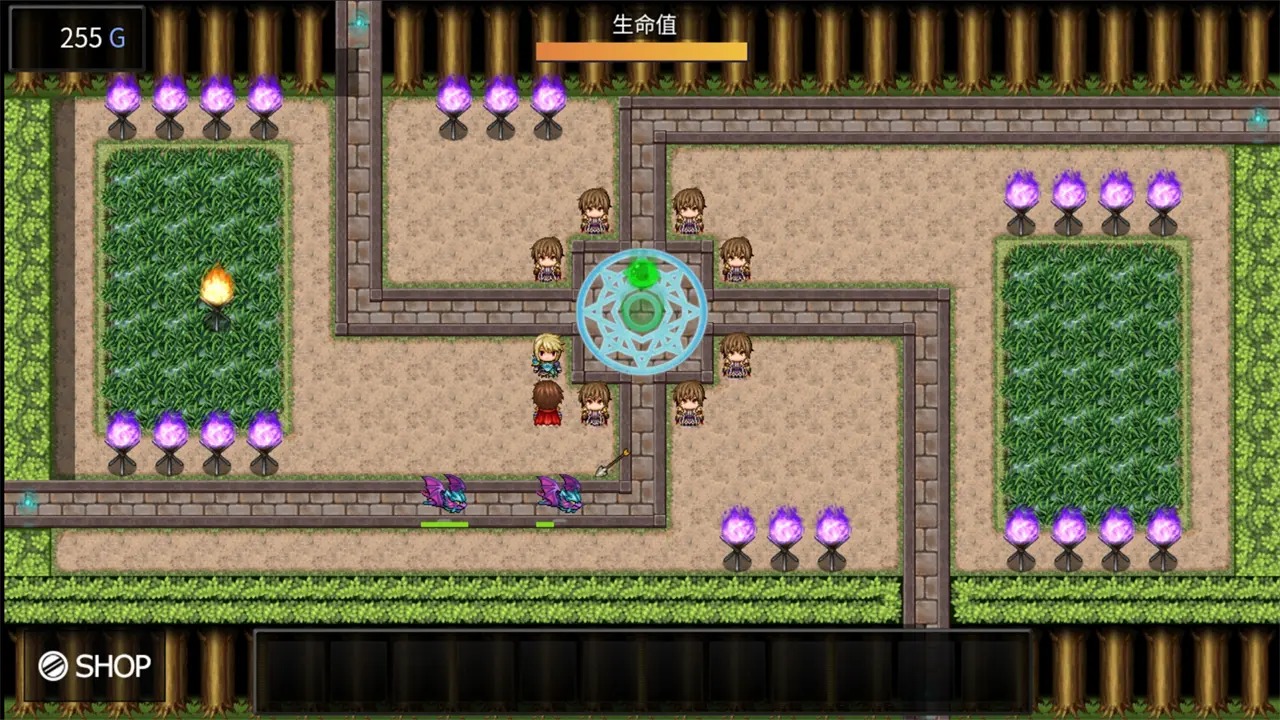Select the soldier standing north of the circle
Screen dimensions: 1280x720
(x=596, y=210)
